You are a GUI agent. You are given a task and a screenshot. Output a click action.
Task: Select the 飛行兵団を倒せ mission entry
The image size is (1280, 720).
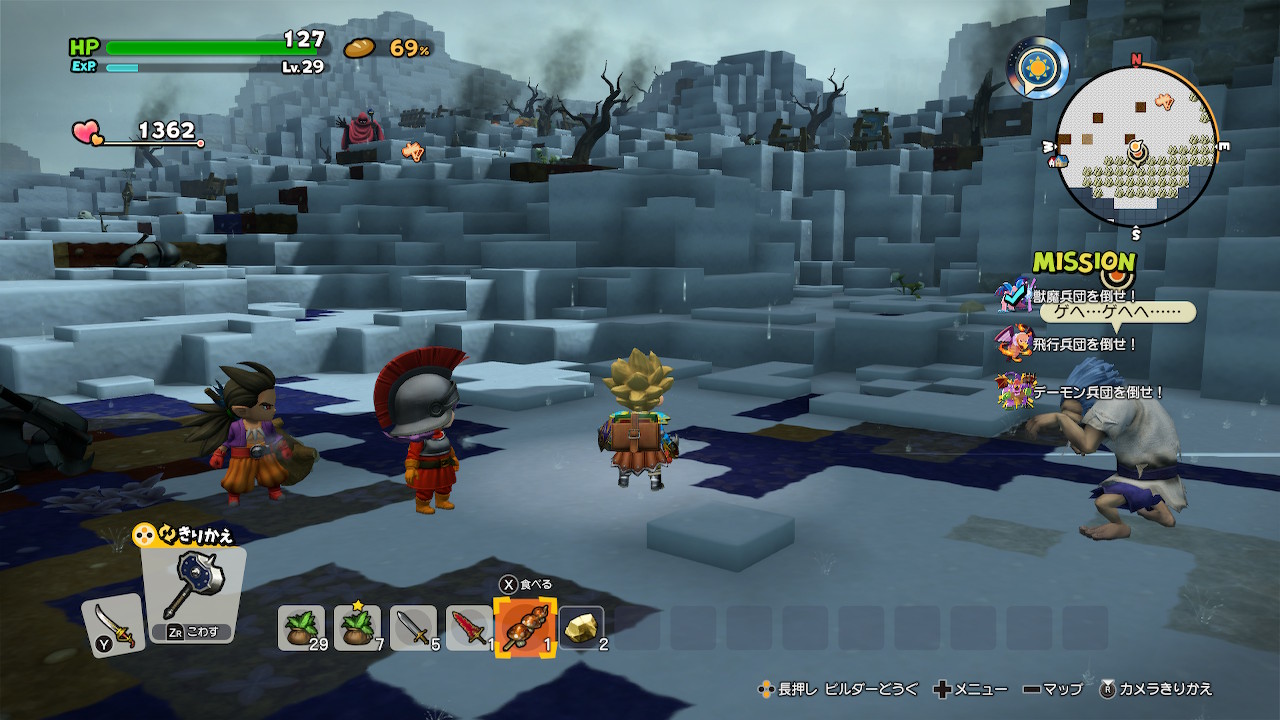pos(1084,344)
